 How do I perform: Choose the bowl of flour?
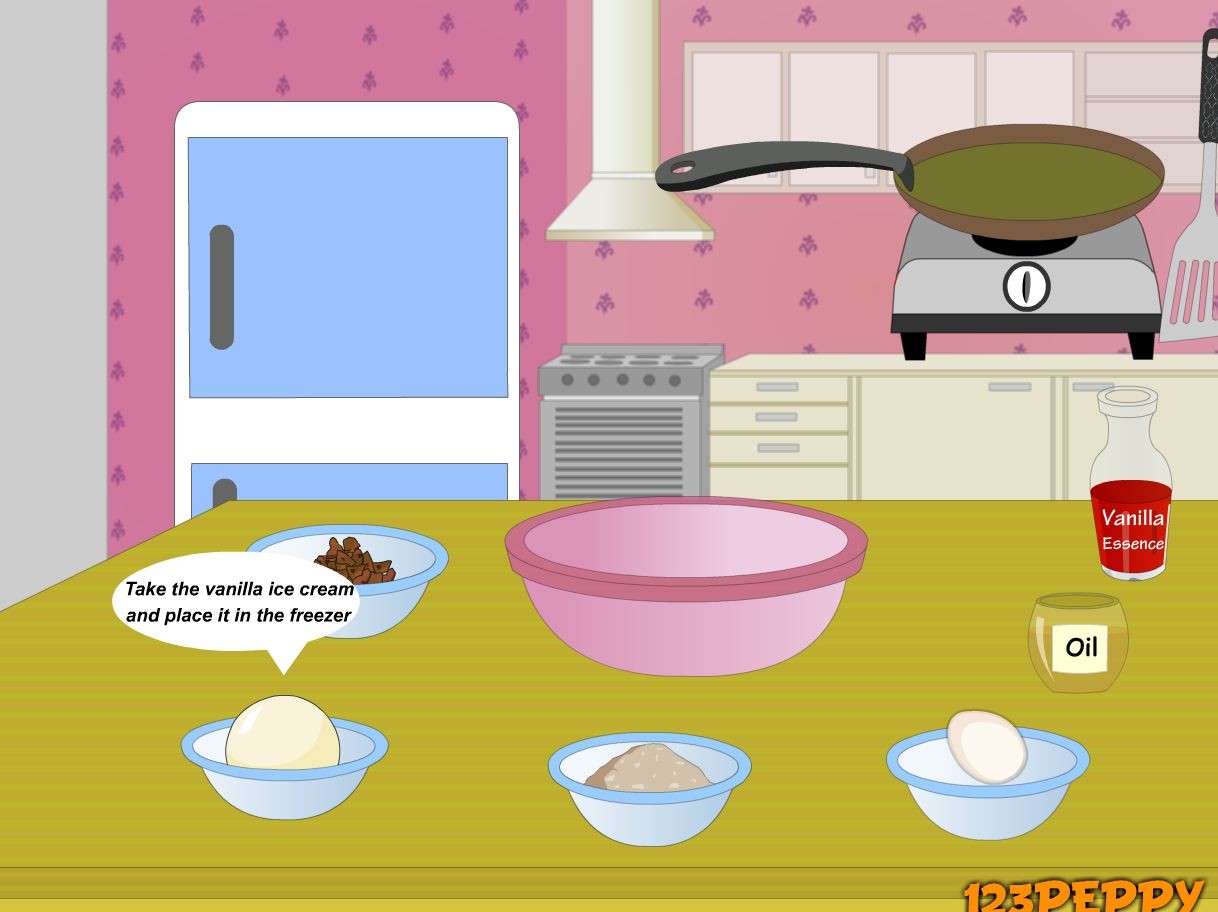click(648, 775)
